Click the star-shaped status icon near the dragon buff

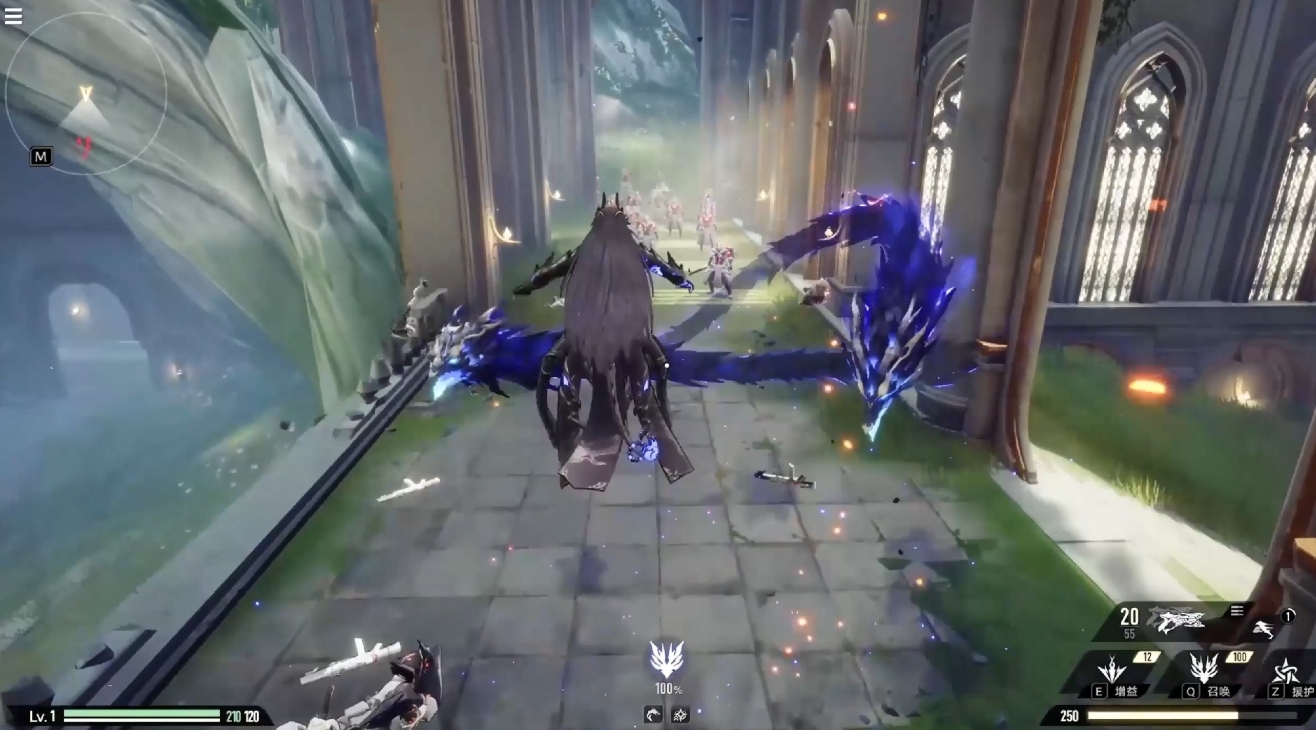tap(680, 714)
